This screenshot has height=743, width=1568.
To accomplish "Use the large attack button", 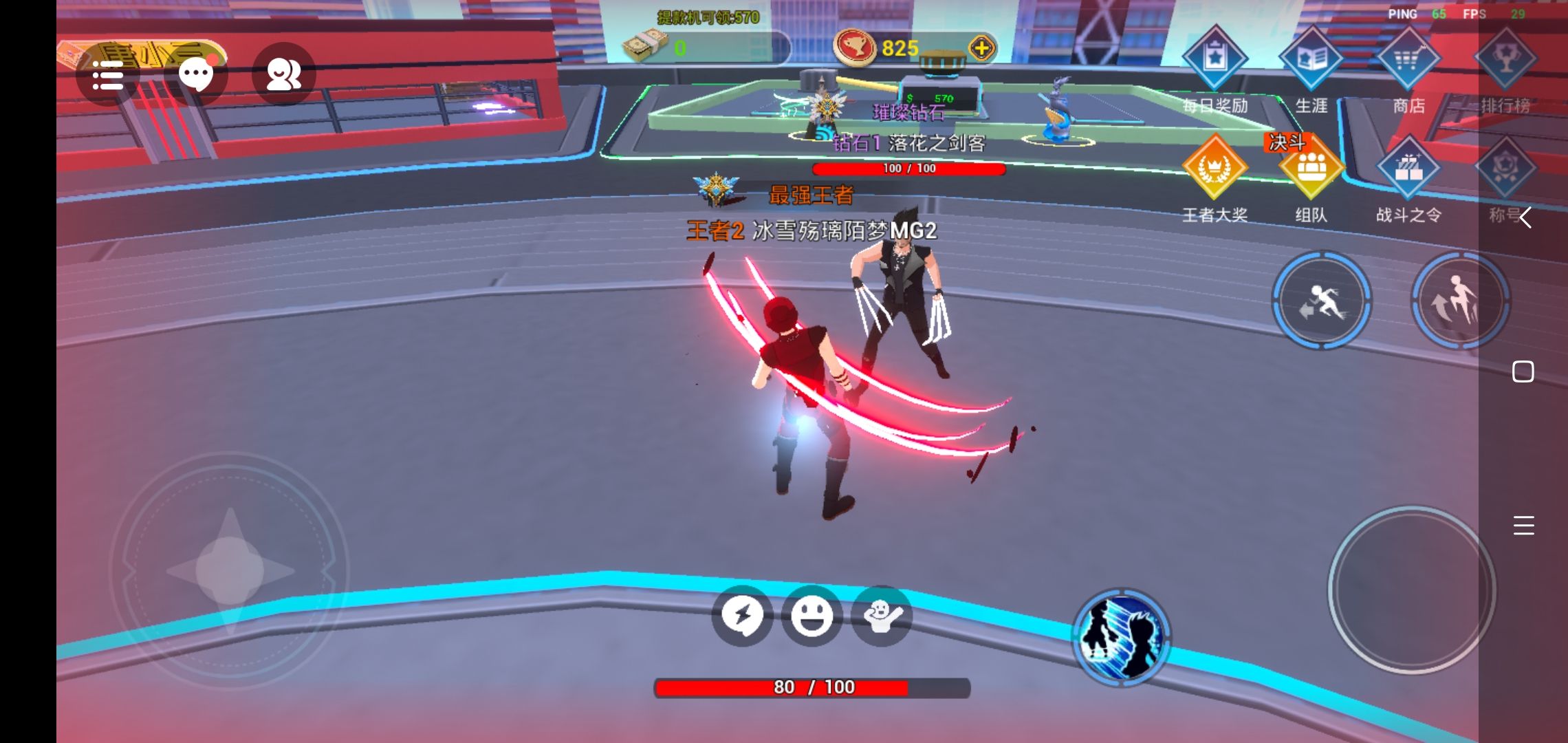I will pos(1411,590).
